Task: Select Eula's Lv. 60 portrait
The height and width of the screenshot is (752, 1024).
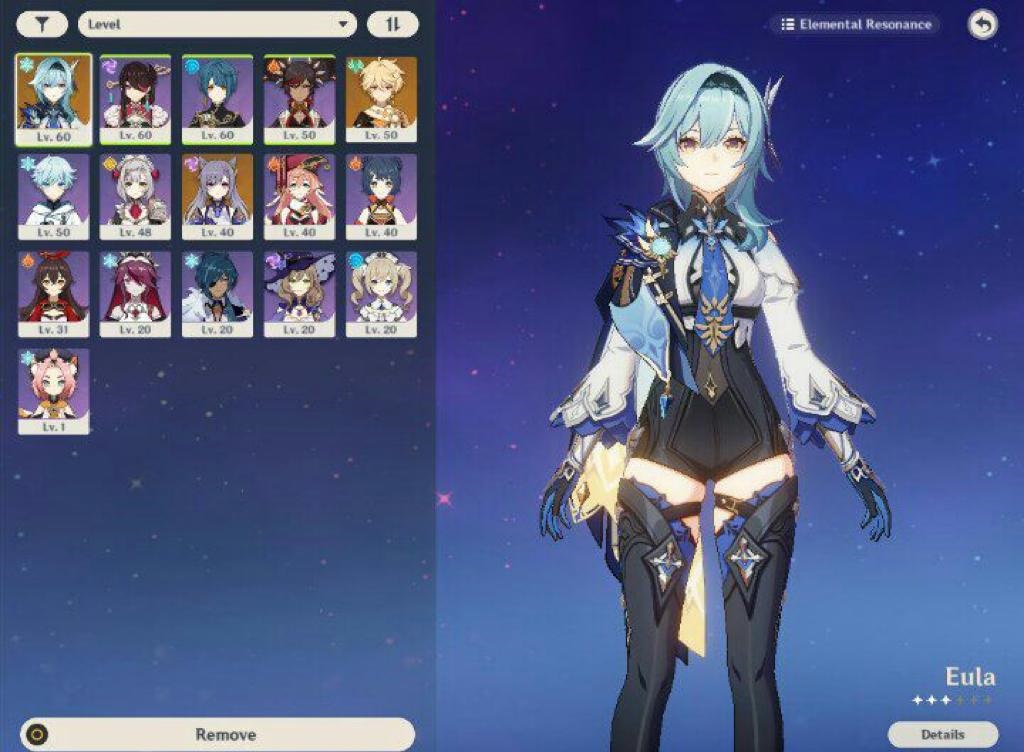Action: (x=53, y=99)
